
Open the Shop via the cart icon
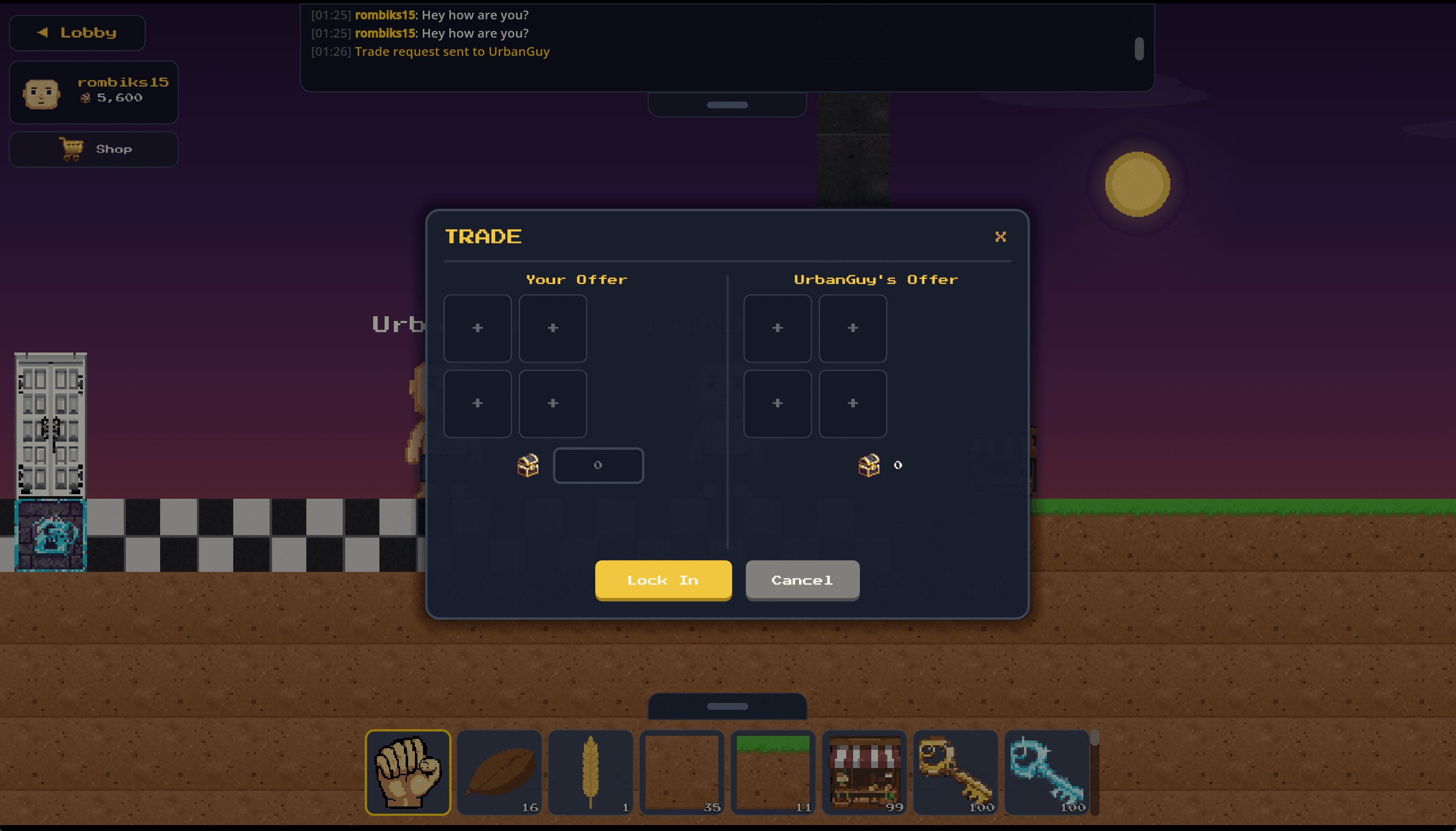(x=93, y=149)
